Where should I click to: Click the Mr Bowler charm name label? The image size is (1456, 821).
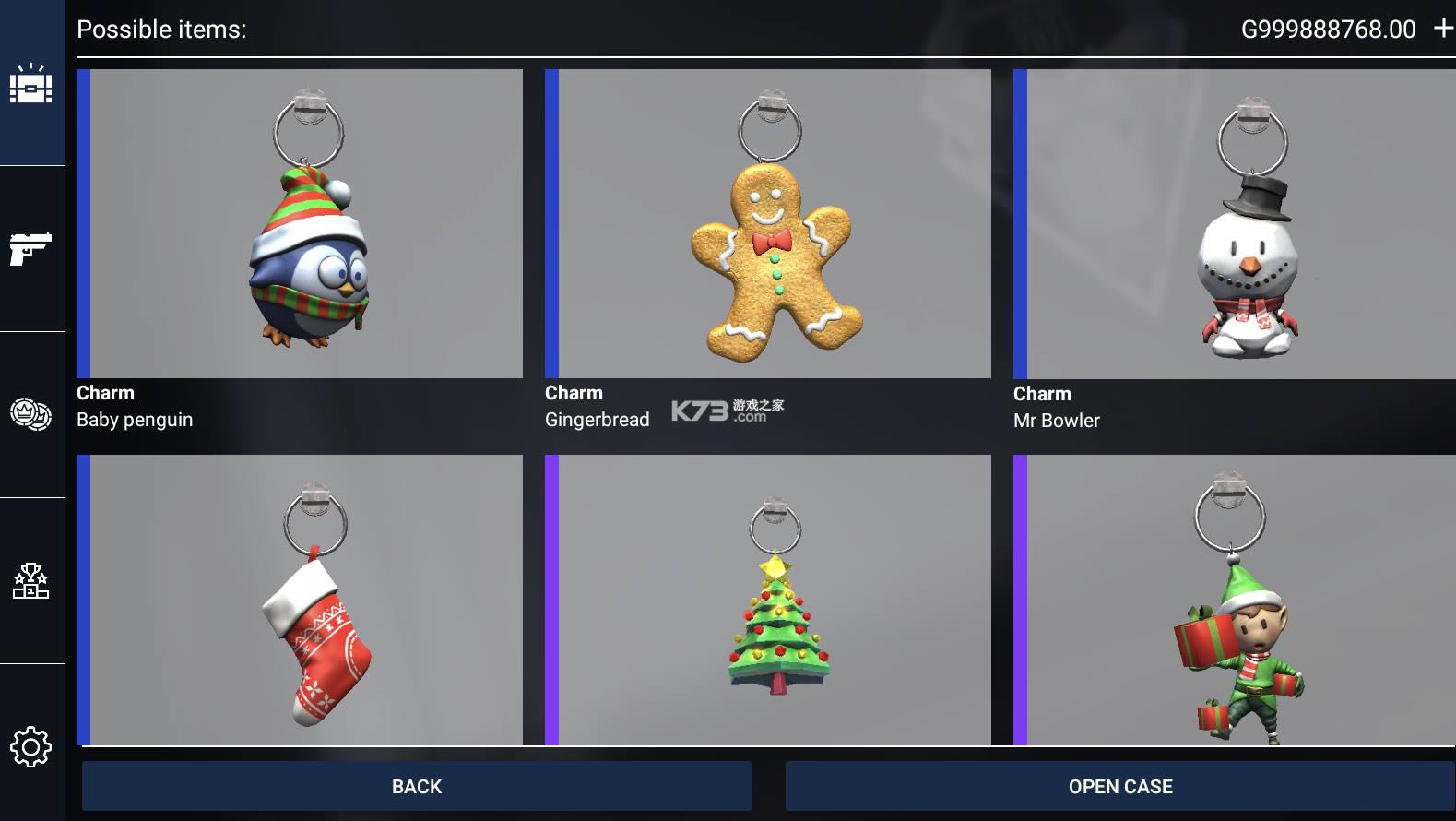1056,420
